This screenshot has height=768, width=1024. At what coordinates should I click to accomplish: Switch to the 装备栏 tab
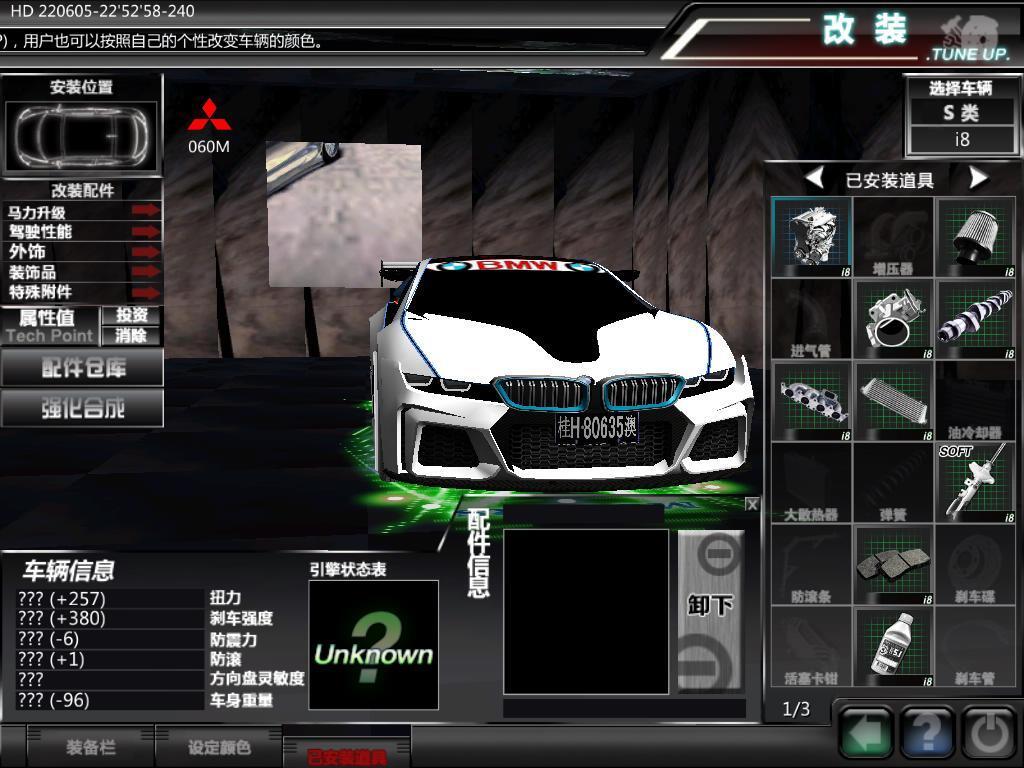[91, 747]
